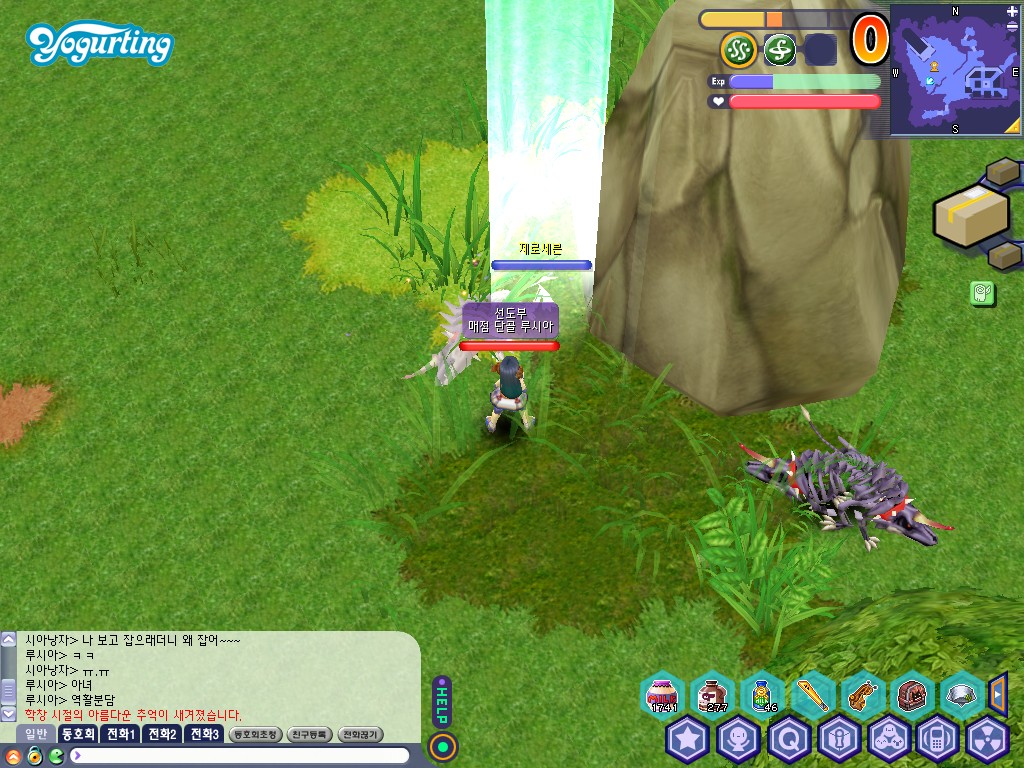1024x768 pixels.
Task: Switch to the 전화1 chat tab
Action: point(121,734)
